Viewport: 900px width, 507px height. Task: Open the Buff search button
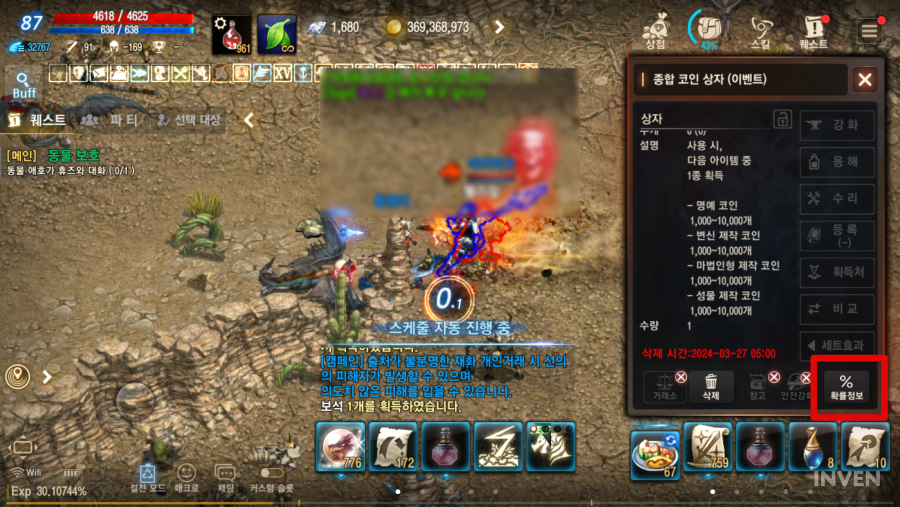coord(24,84)
